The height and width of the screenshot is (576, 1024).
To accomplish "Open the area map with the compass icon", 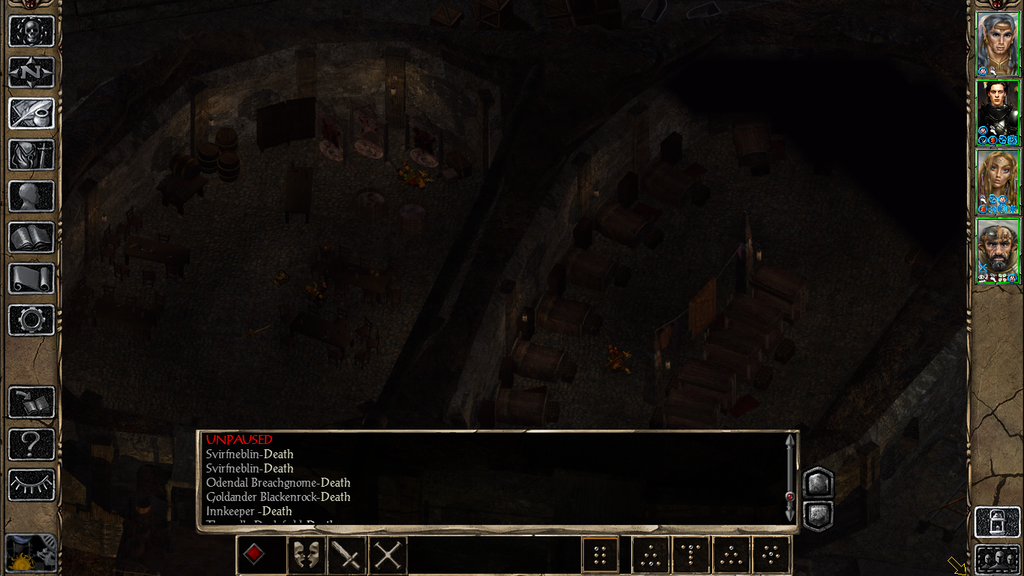I will [31, 72].
